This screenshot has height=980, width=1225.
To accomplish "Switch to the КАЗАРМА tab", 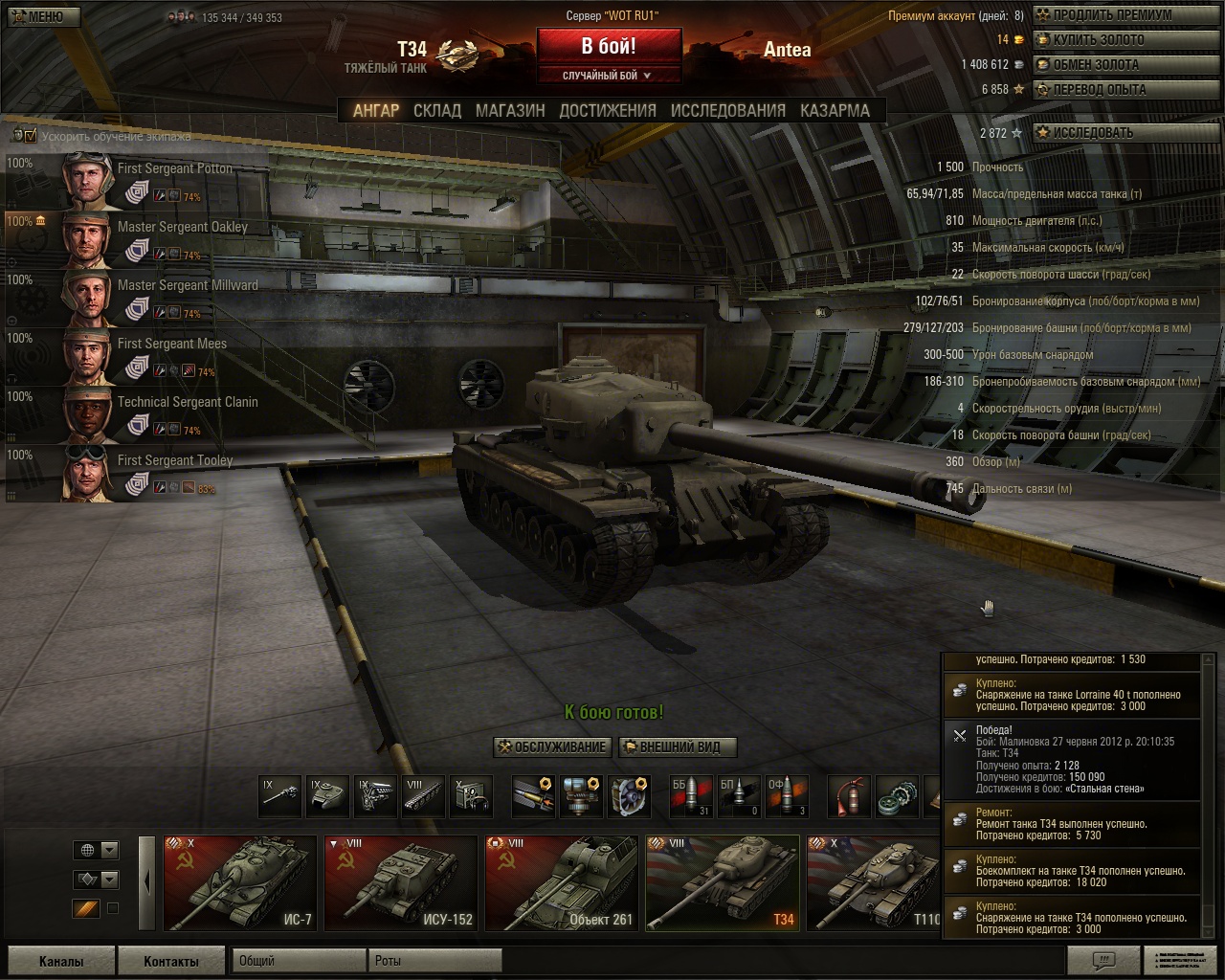I will click(835, 111).
